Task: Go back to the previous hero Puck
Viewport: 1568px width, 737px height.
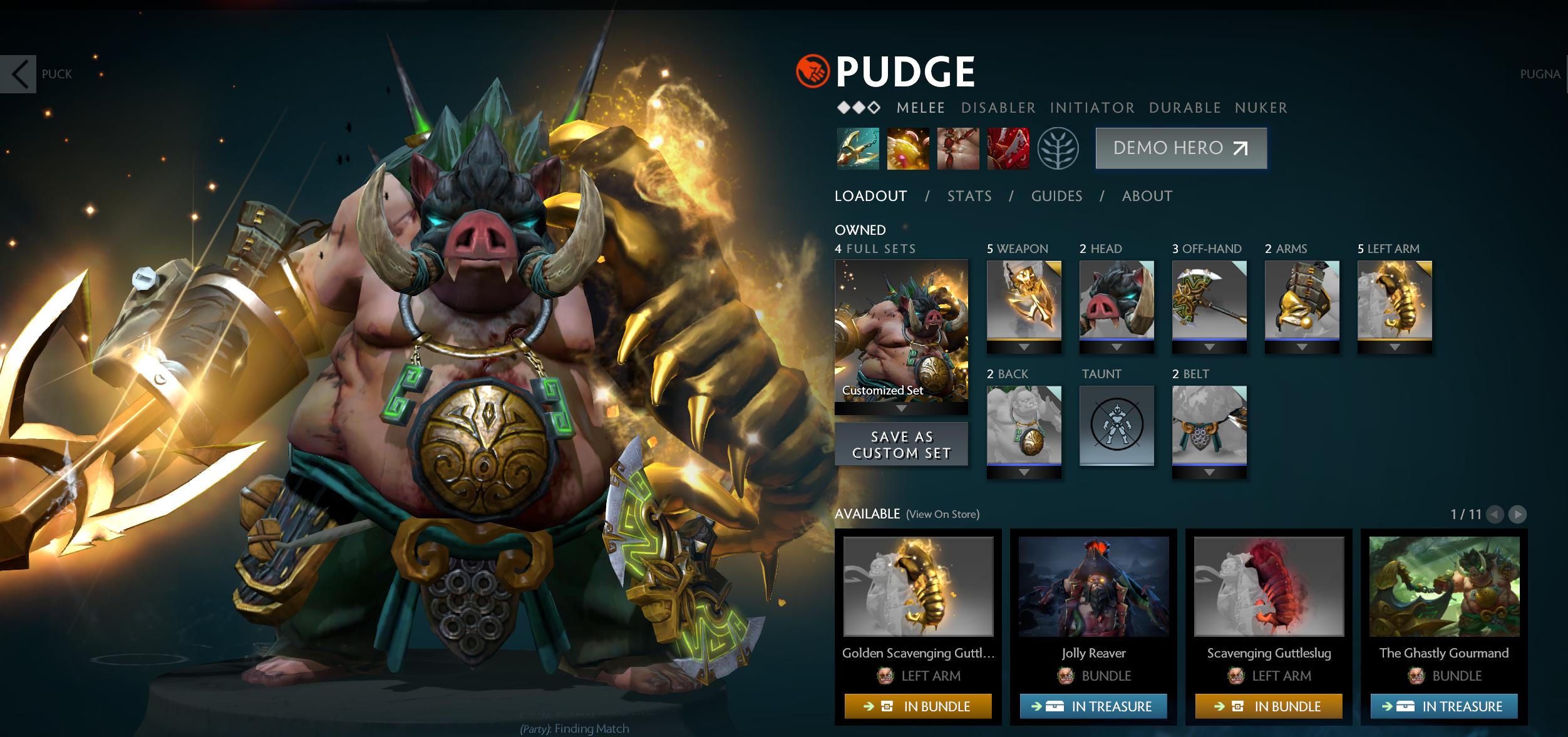Action: tap(19, 74)
